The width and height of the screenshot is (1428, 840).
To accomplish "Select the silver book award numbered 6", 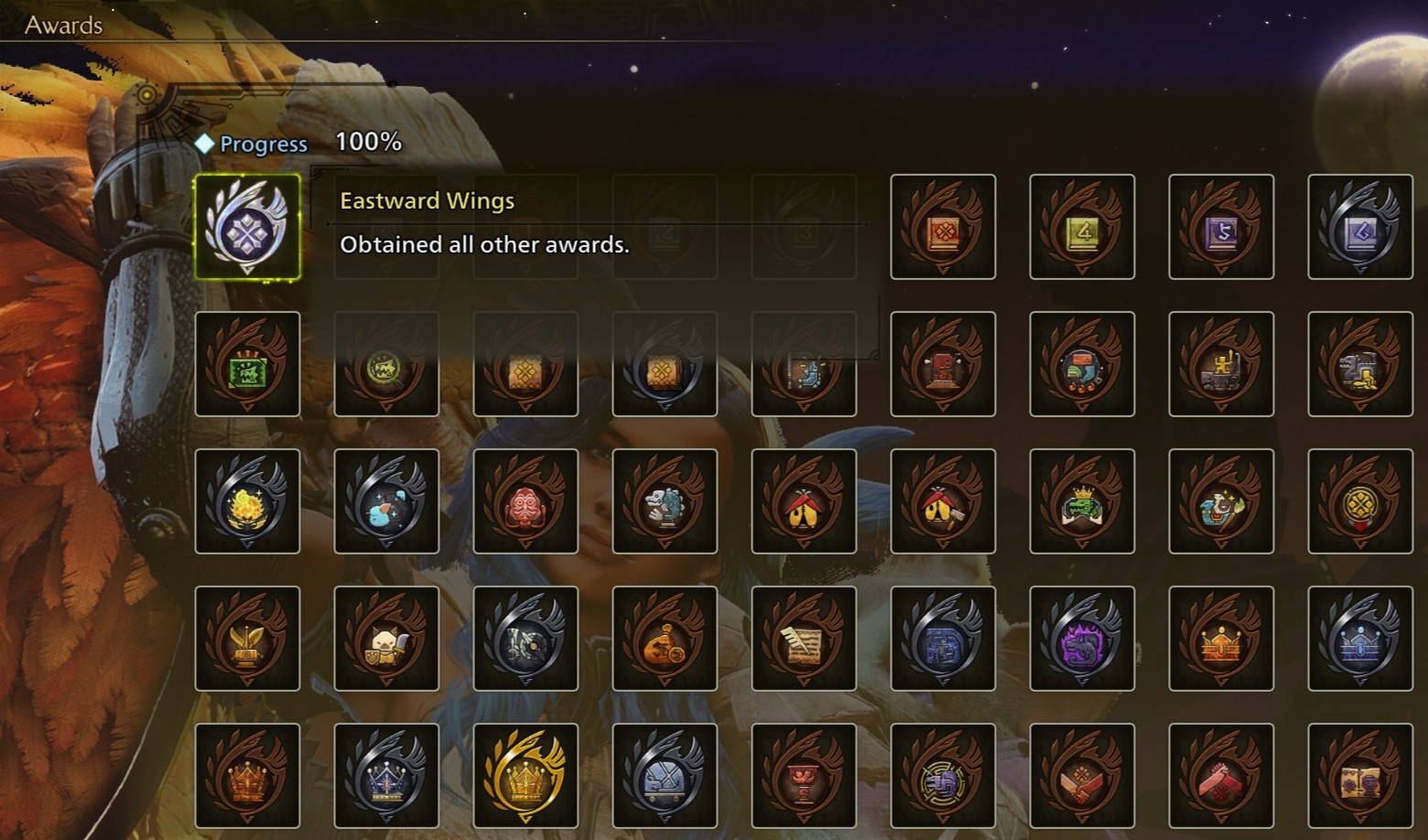I will (x=1360, y=227).
